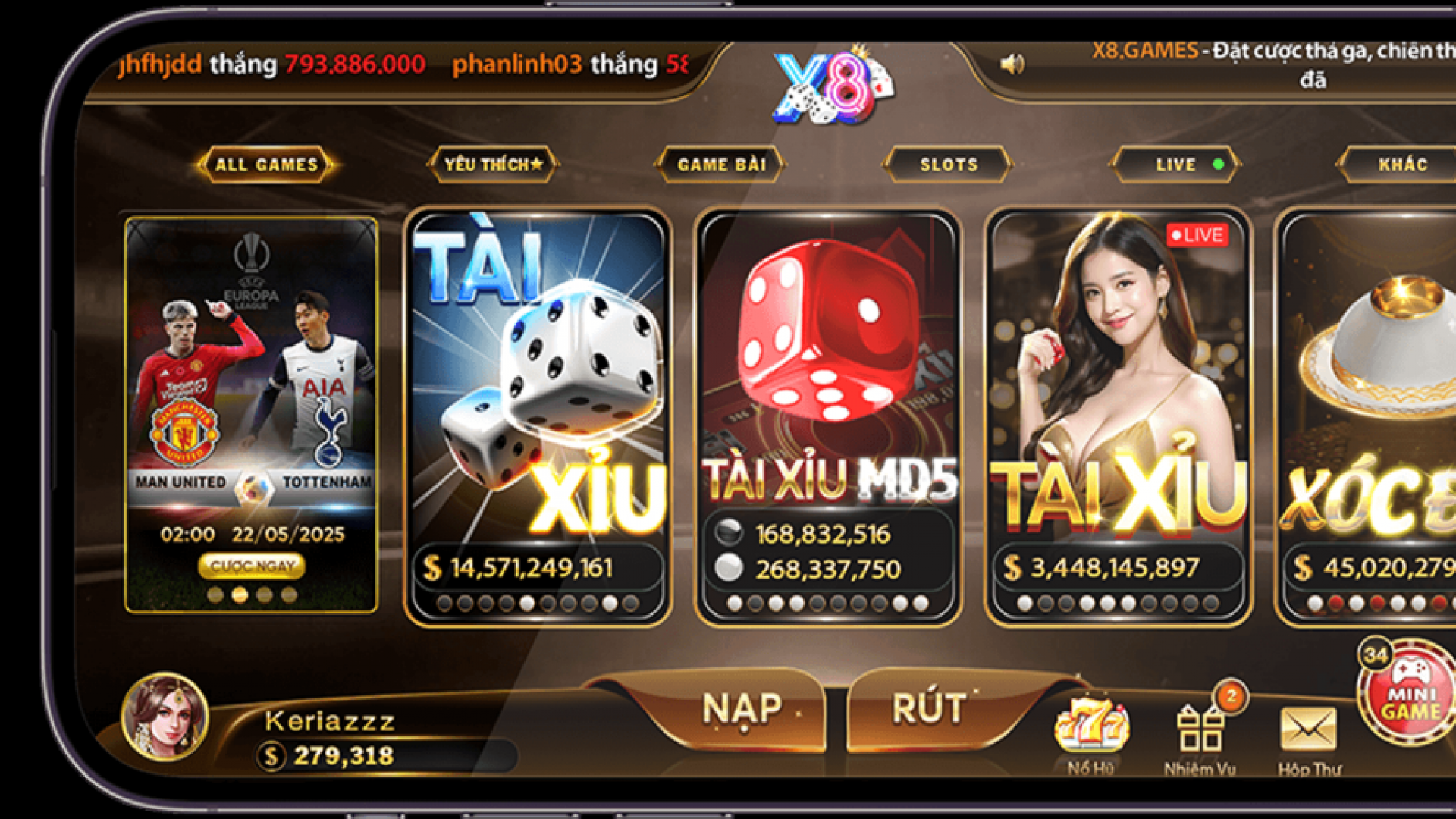
Task: Switch to the LIVE games tab
Action: [1175, 165]
